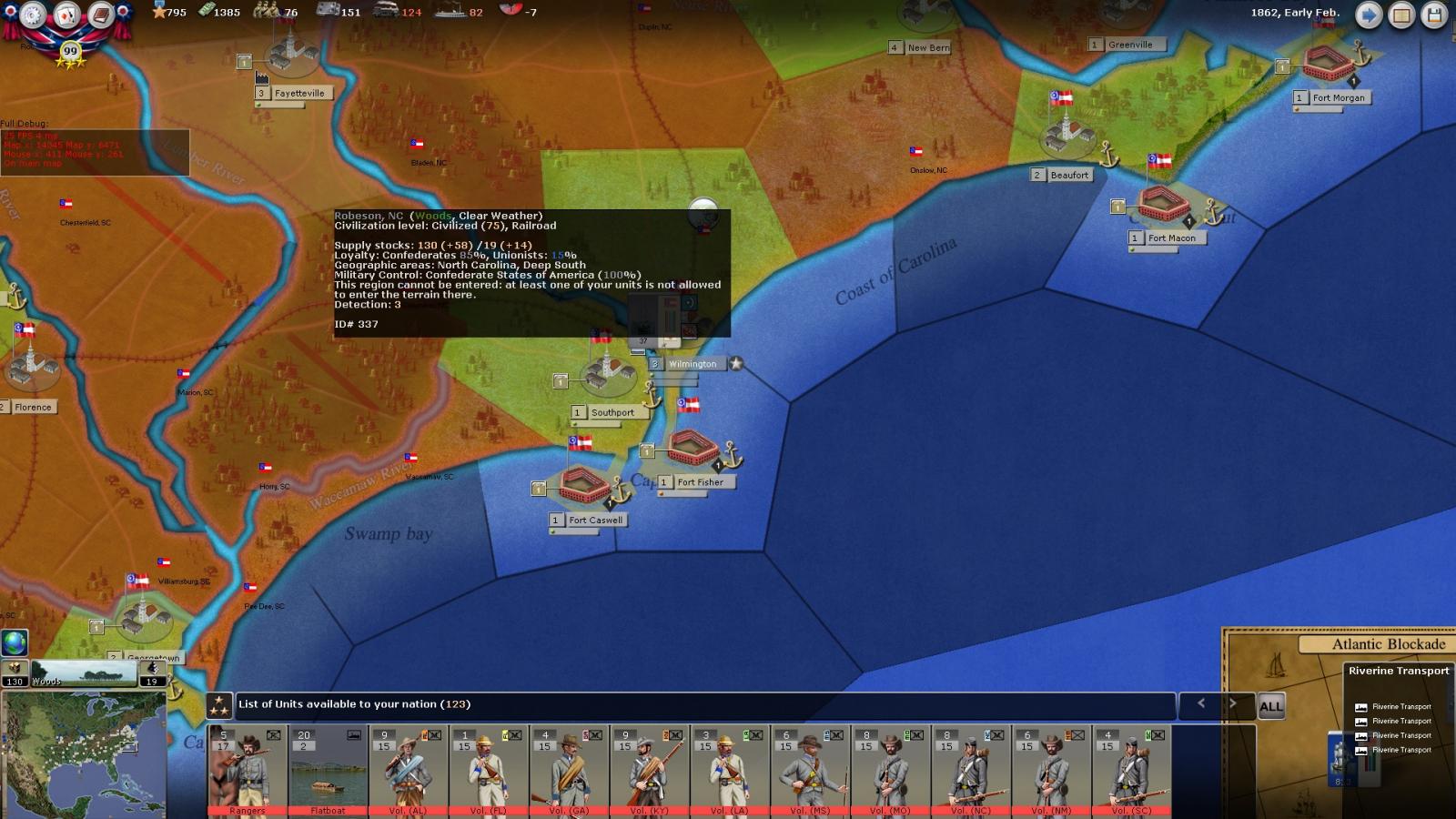Image resolution: width=1456 pixels, height=819 pixels.
Task: Select the Vol. (NC) volunteer card
Action: 969,771
